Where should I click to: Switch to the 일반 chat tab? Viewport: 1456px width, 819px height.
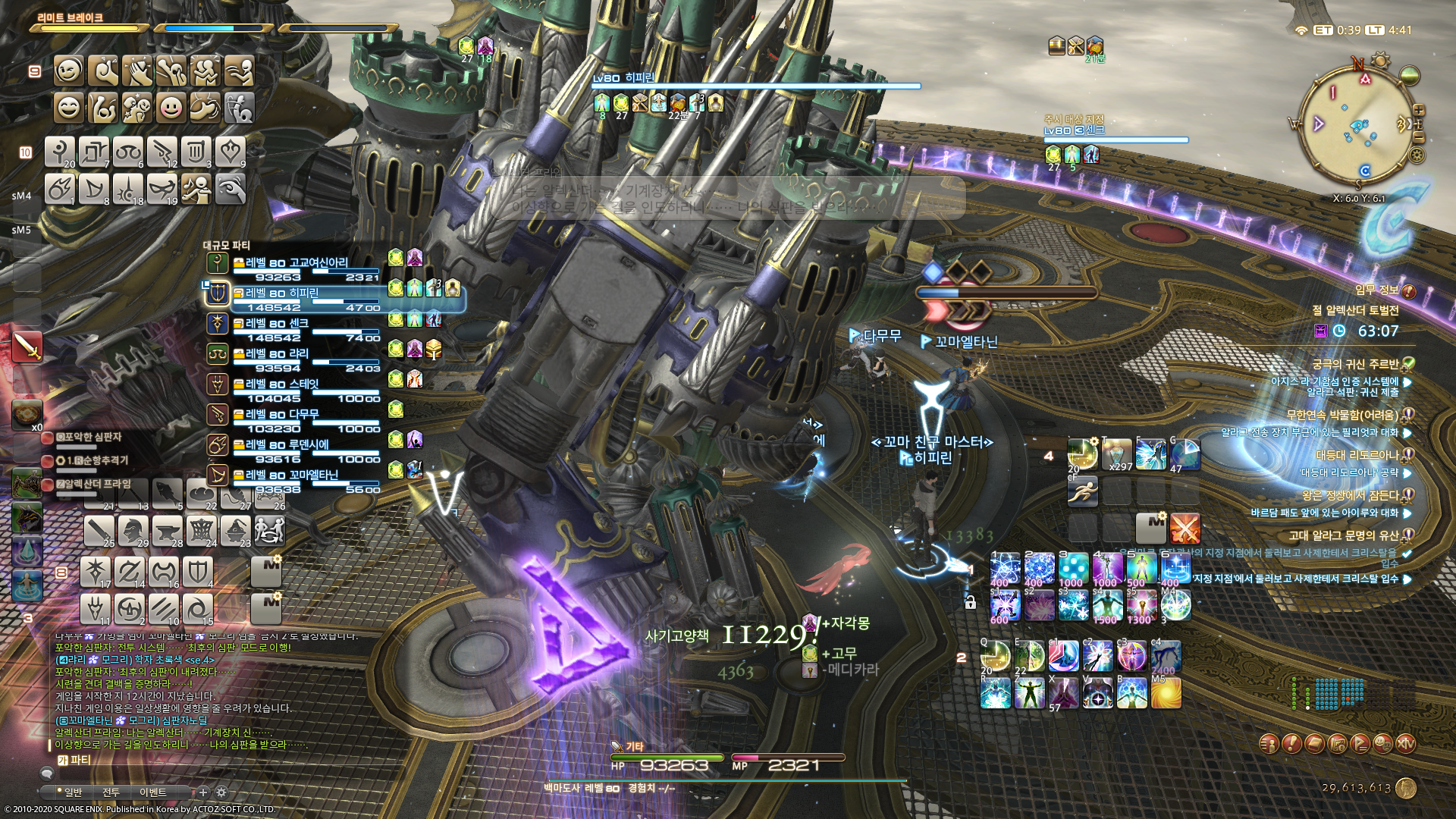(73, 792)
